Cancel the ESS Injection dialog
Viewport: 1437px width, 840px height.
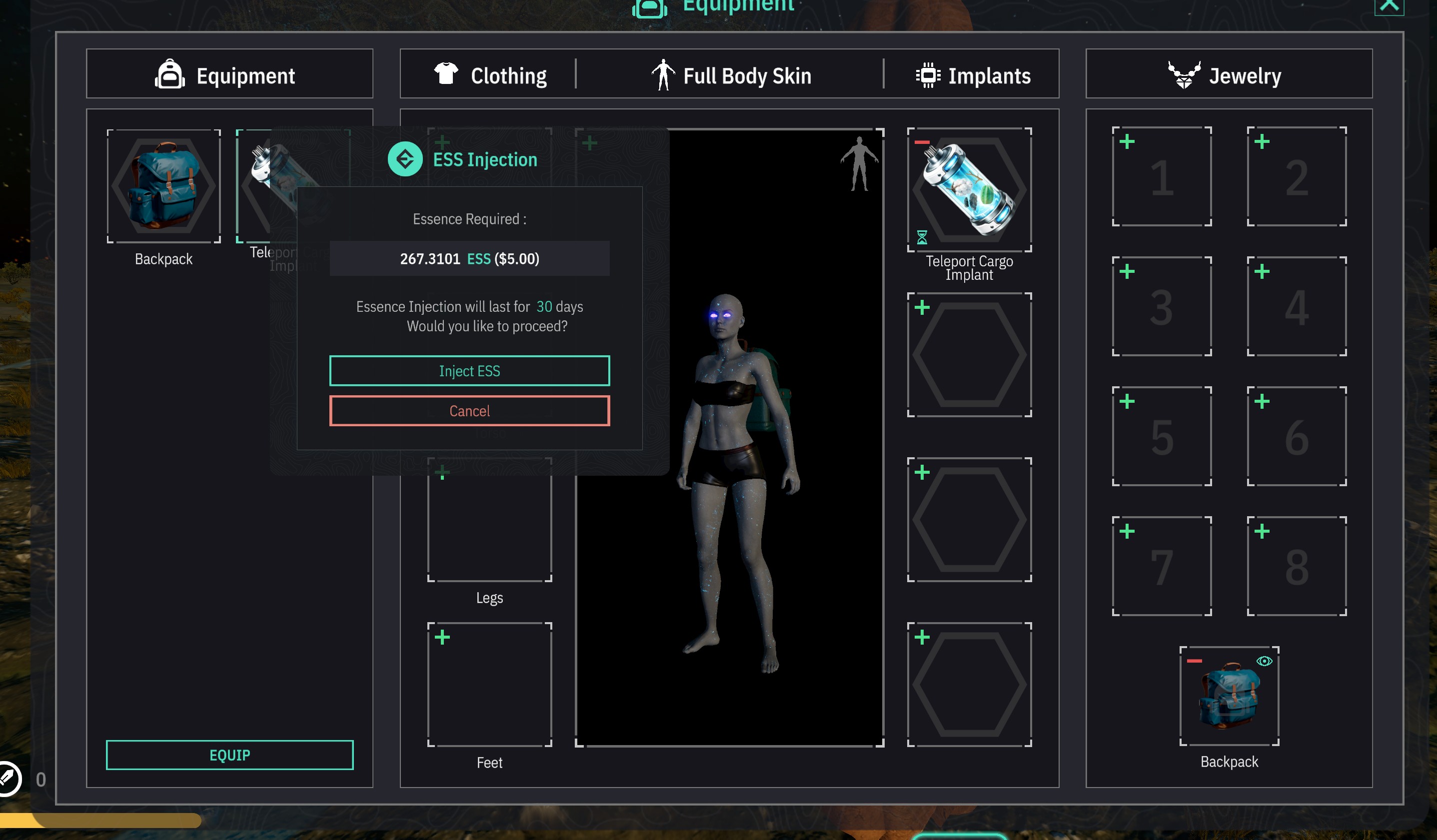point(469,411)
